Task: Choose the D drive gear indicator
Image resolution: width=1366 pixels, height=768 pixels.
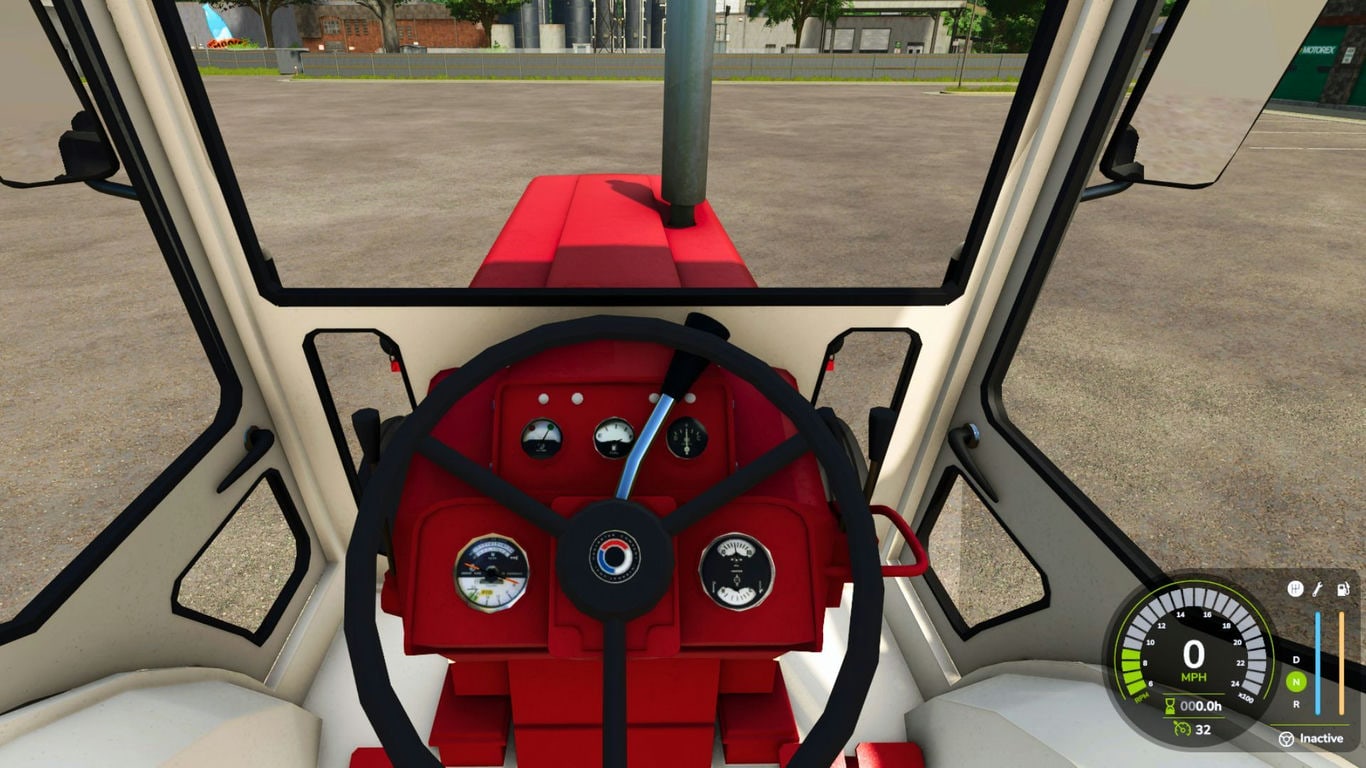Action: point(1296,660)
